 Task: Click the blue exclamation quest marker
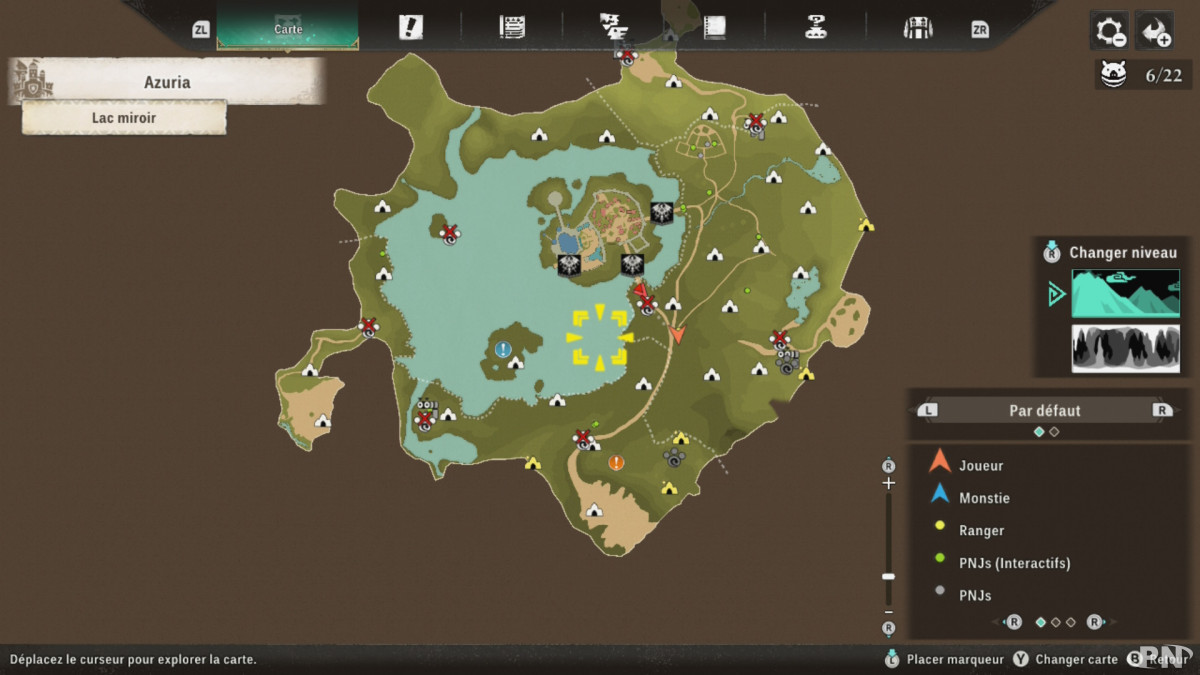pos(503,349)
